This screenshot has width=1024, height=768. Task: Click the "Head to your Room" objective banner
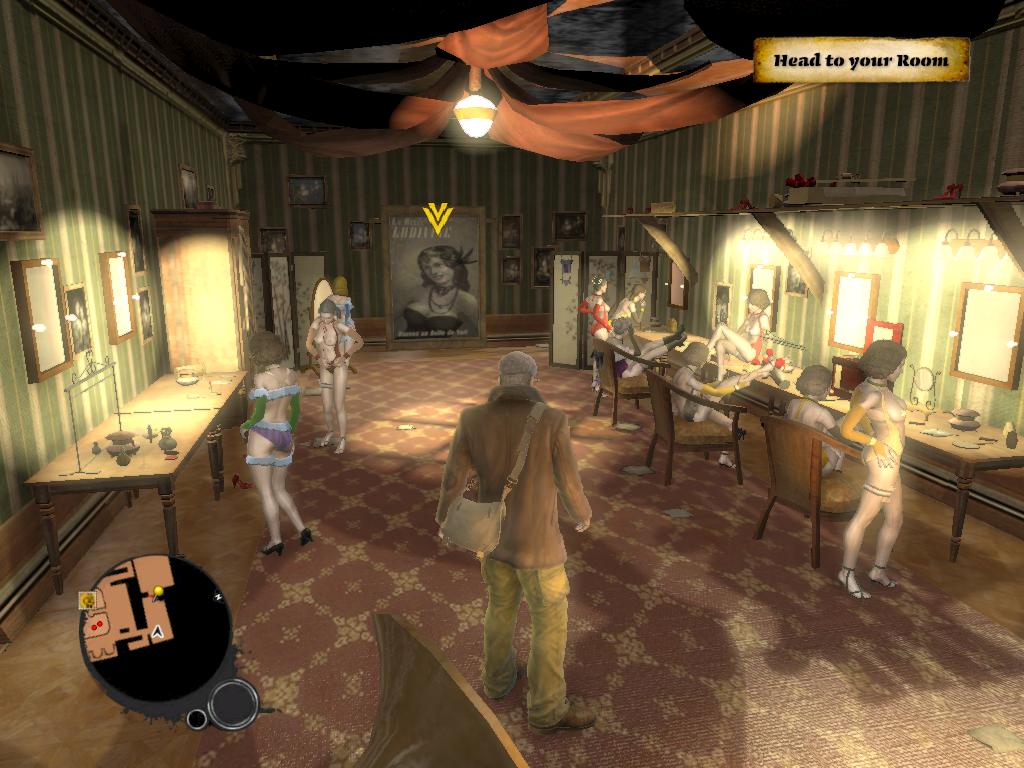(x=860, y=60)
